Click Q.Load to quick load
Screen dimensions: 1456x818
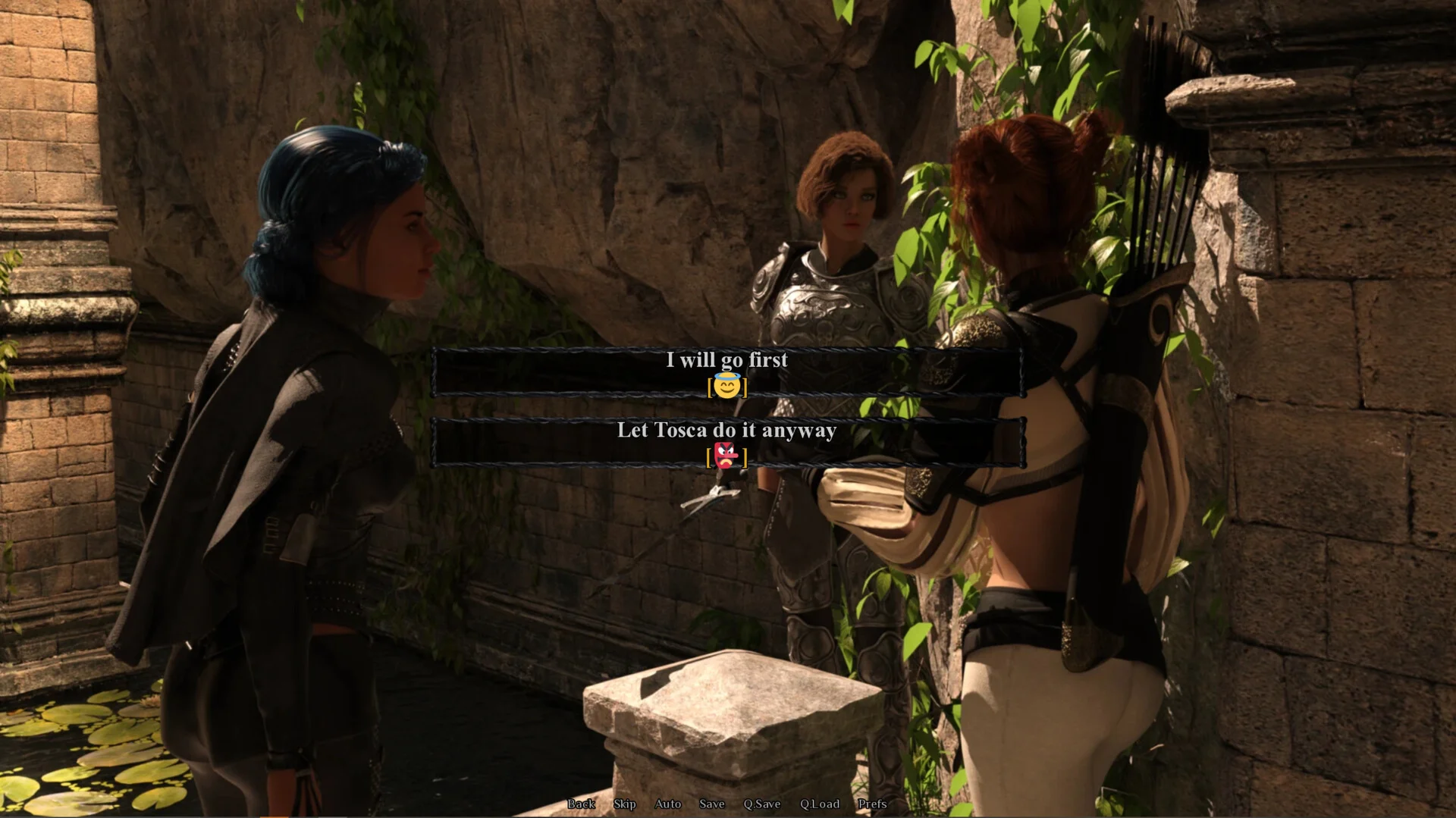pos(819,804)
